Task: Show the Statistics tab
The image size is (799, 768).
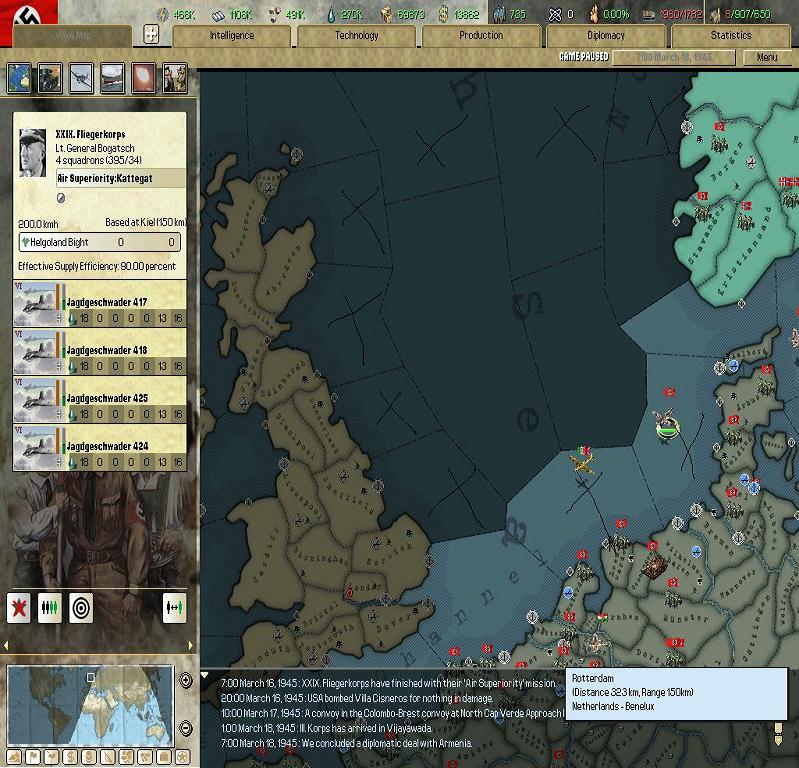Action: [x=730, y=36]
